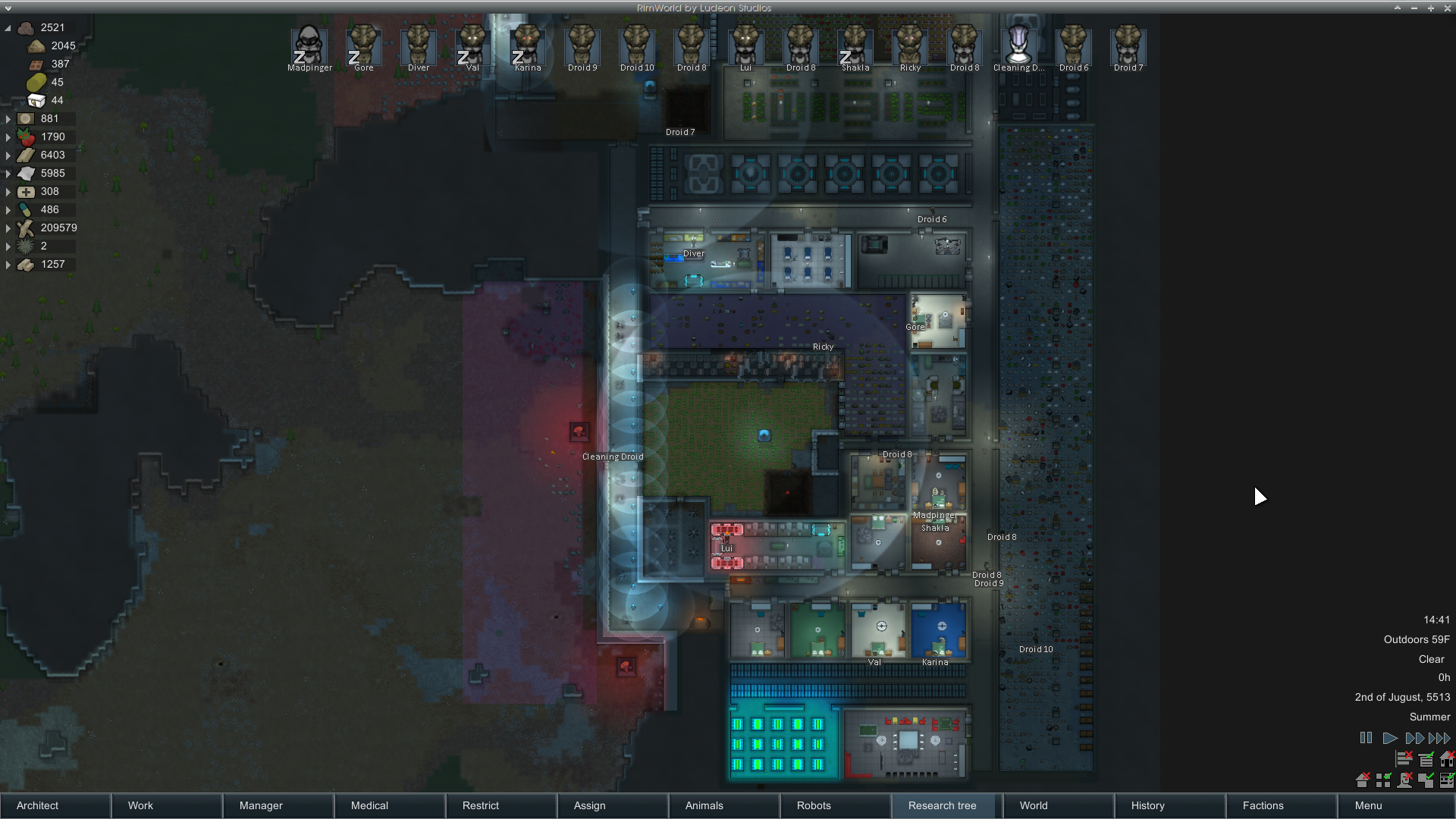Pause the game with the pause button

pos(1366,738)
